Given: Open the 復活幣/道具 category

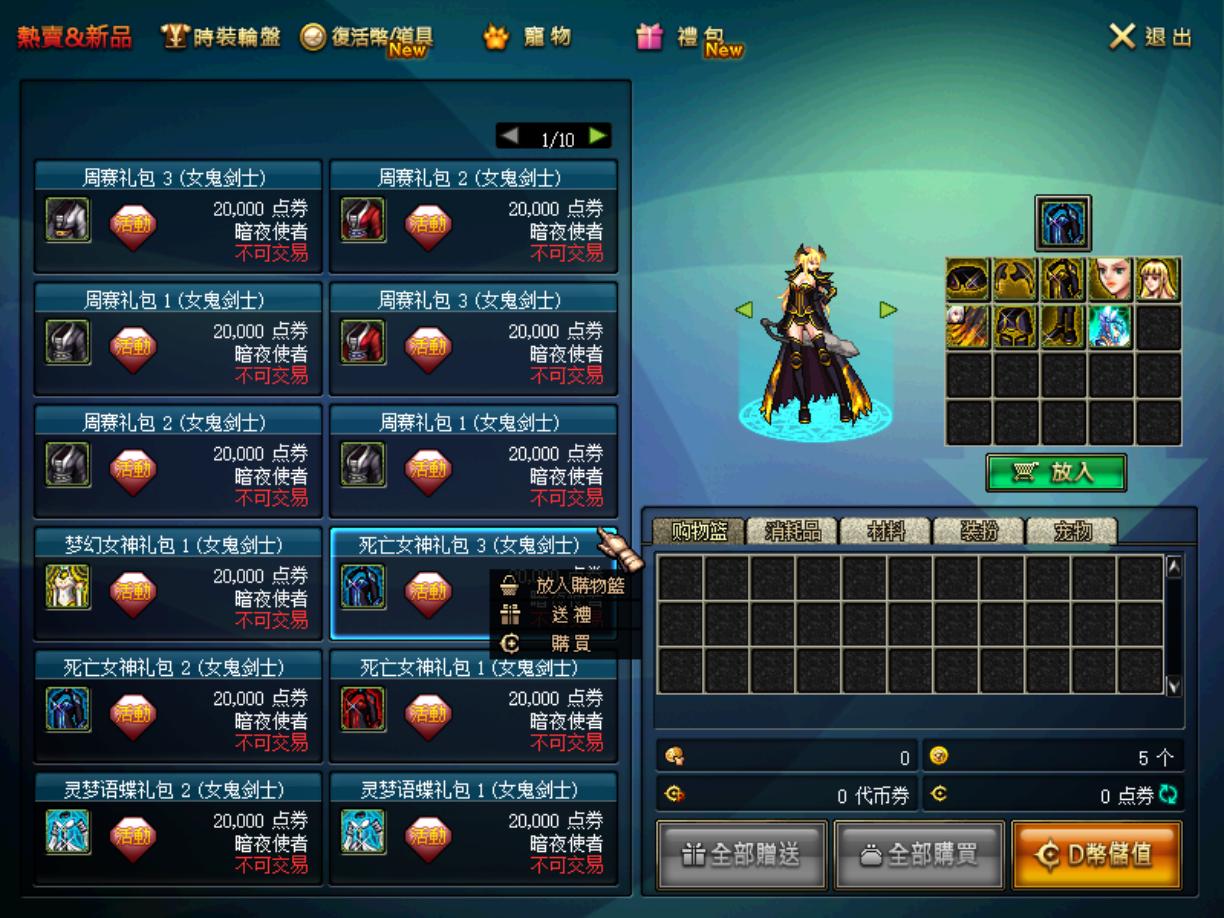Looking at the screenshot, I should pos(367,39).
